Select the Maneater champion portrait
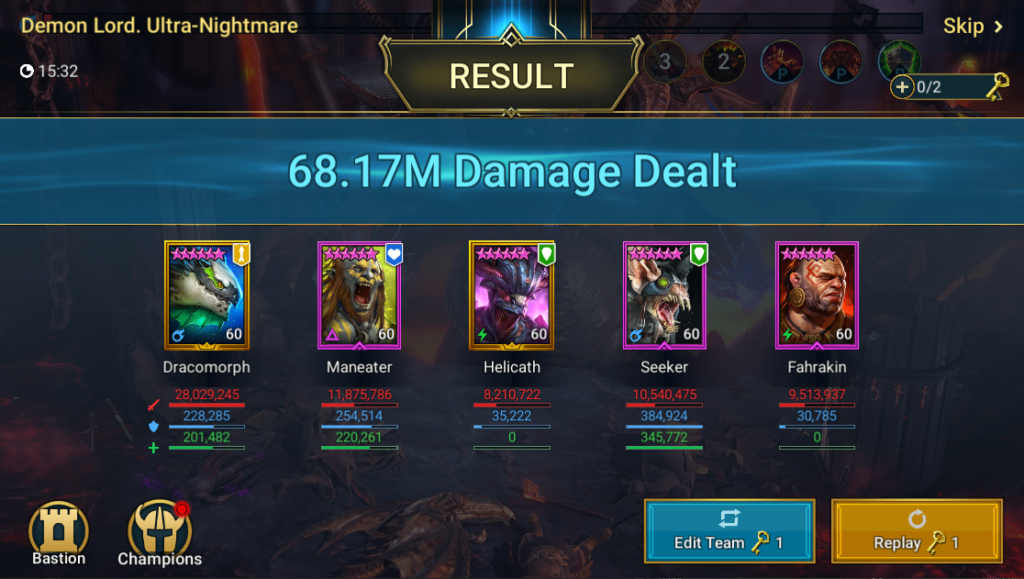The height and width of the screenshot is (579, 1024). 359,296
